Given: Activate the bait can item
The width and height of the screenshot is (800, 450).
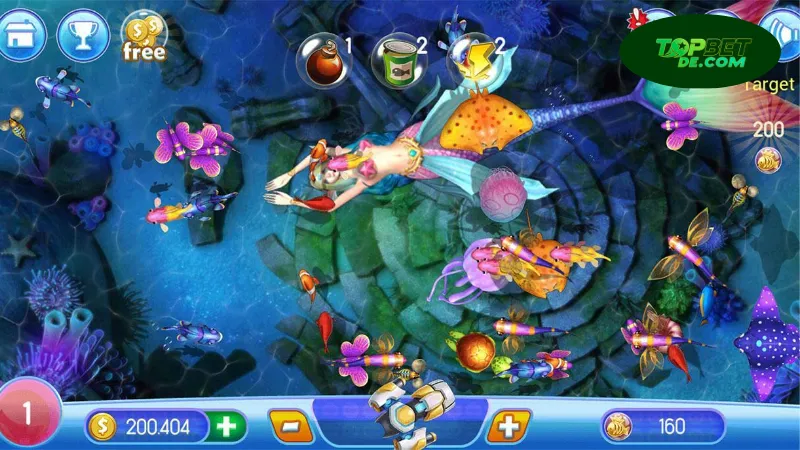Looking at the screenshot, I should pyautogui.click(x=393, y=56).
